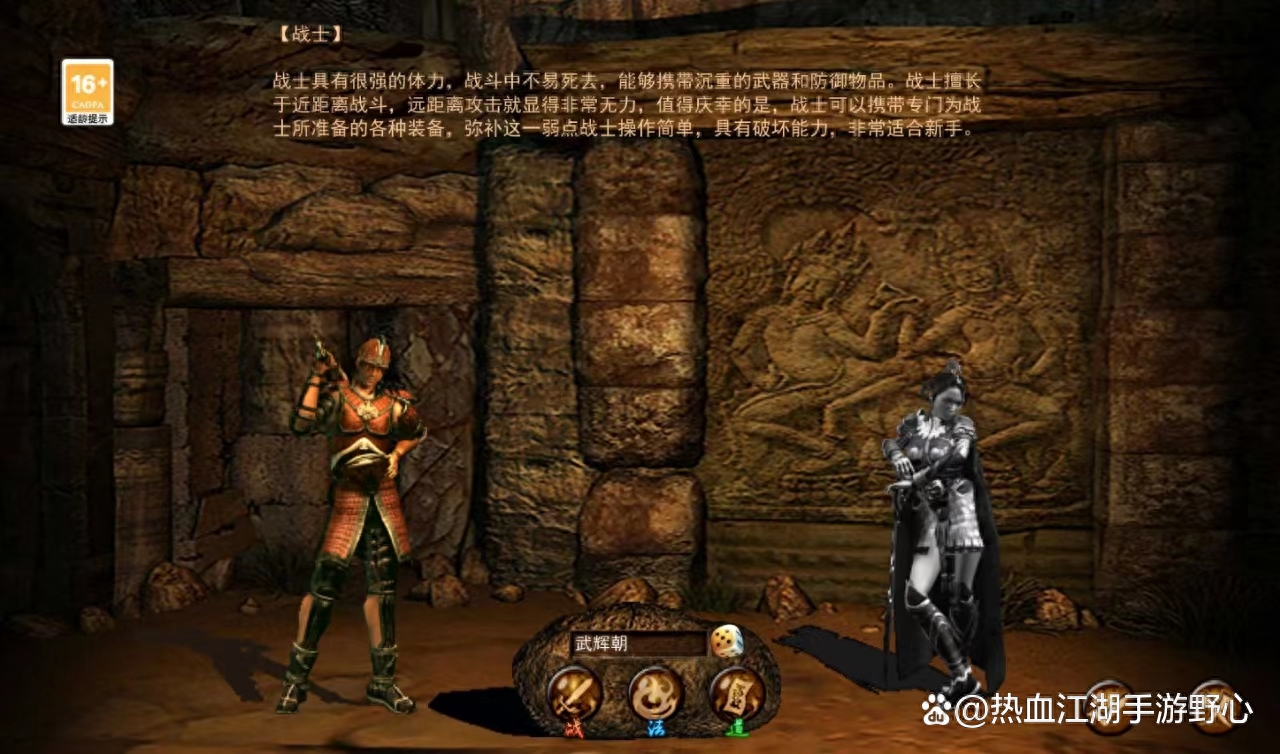Select the warrior class sword icon
Screen dimensions: 1280x754
tap(575, 693)
